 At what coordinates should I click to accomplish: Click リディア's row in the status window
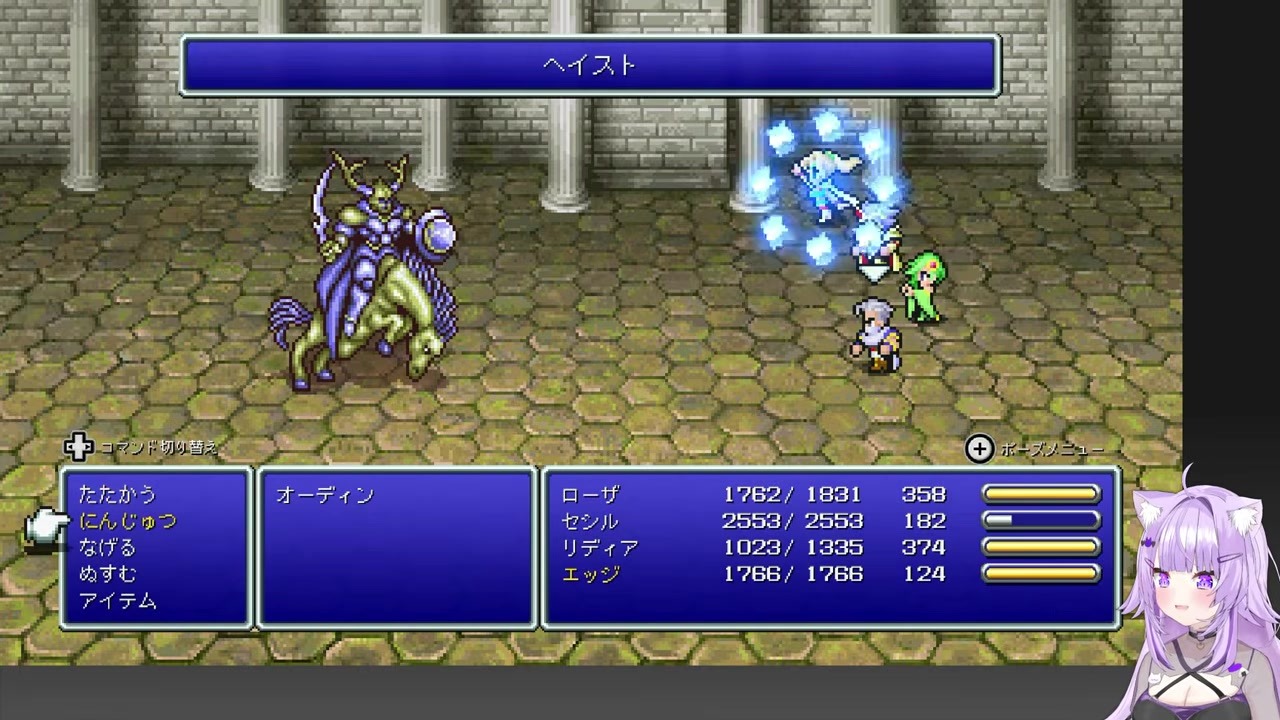pyautogui.click(x=601, y=547)
